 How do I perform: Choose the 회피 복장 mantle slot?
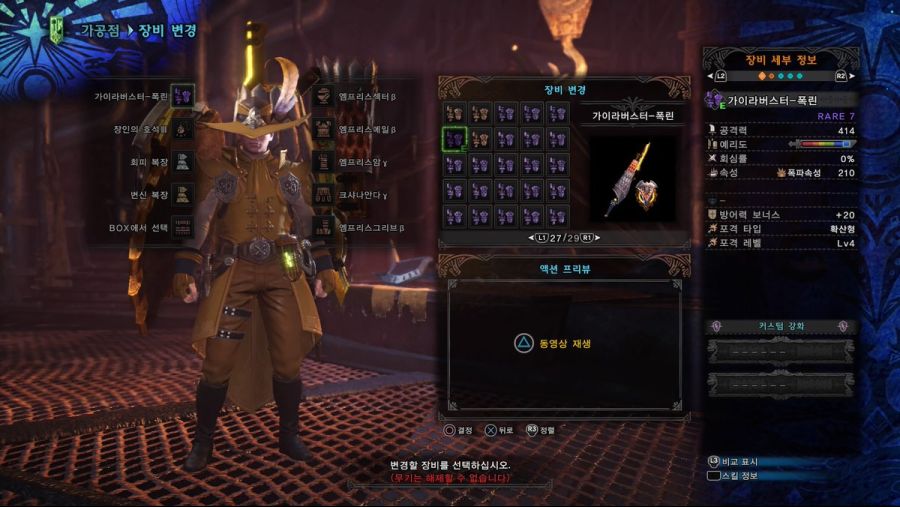pyautogui.click(x=182, y=160)
